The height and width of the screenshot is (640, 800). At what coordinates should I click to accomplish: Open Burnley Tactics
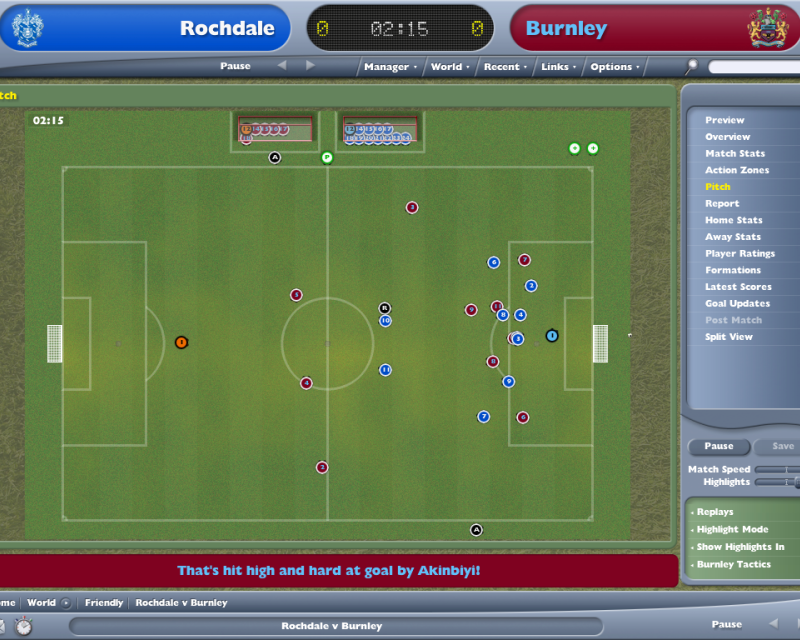[x=733, y=564]
